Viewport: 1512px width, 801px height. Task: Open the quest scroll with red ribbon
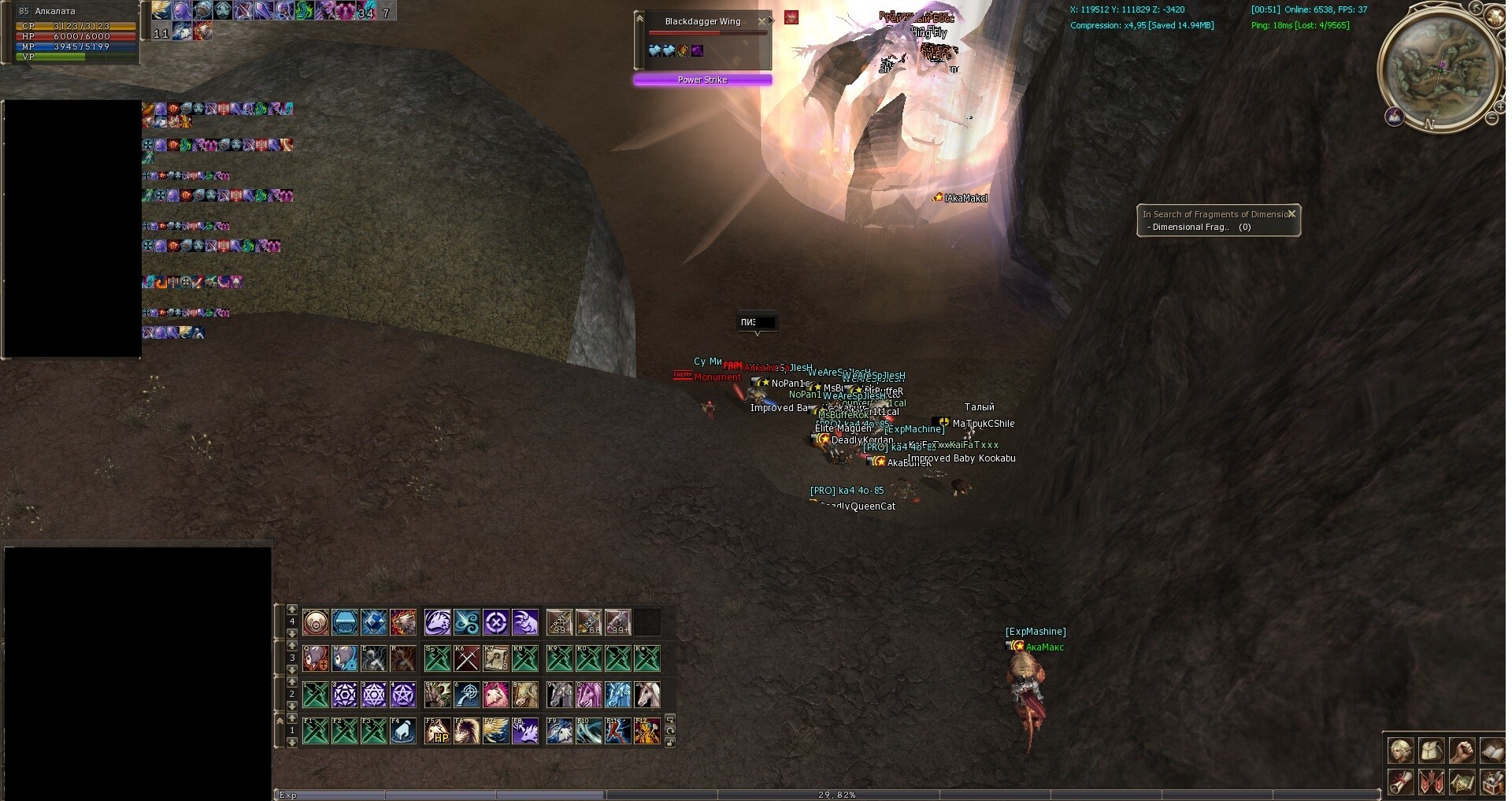(1400, 782)
